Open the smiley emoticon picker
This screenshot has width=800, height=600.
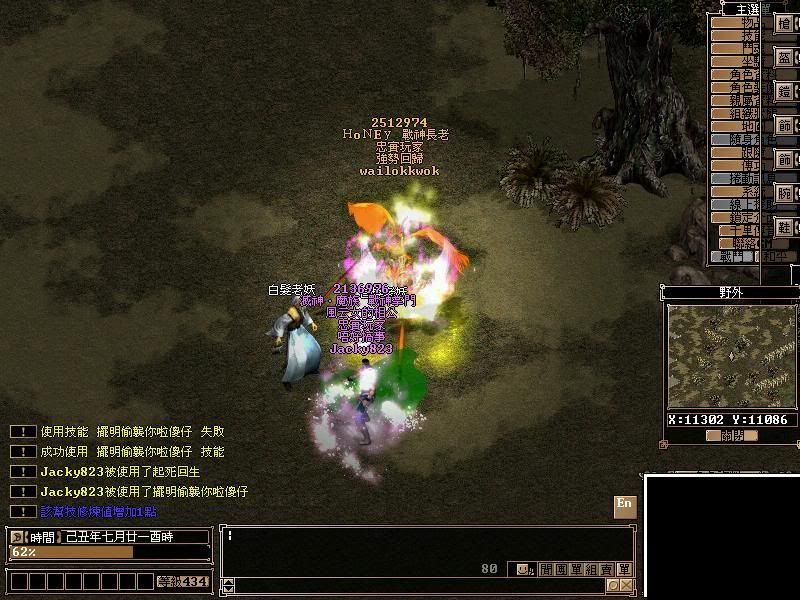coord(524,569)
